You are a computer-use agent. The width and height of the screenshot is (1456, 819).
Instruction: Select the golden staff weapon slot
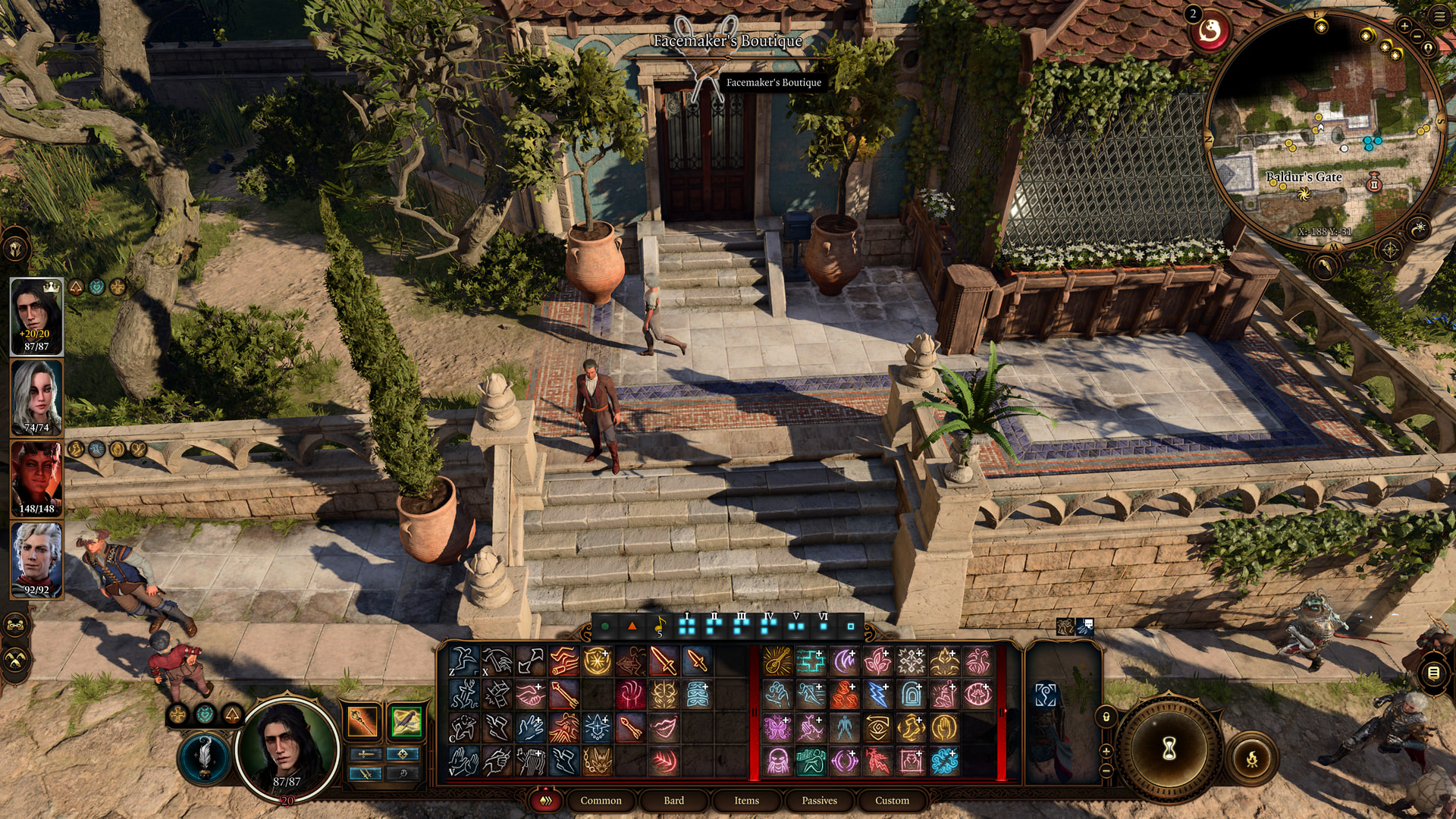tap(362, 721)
